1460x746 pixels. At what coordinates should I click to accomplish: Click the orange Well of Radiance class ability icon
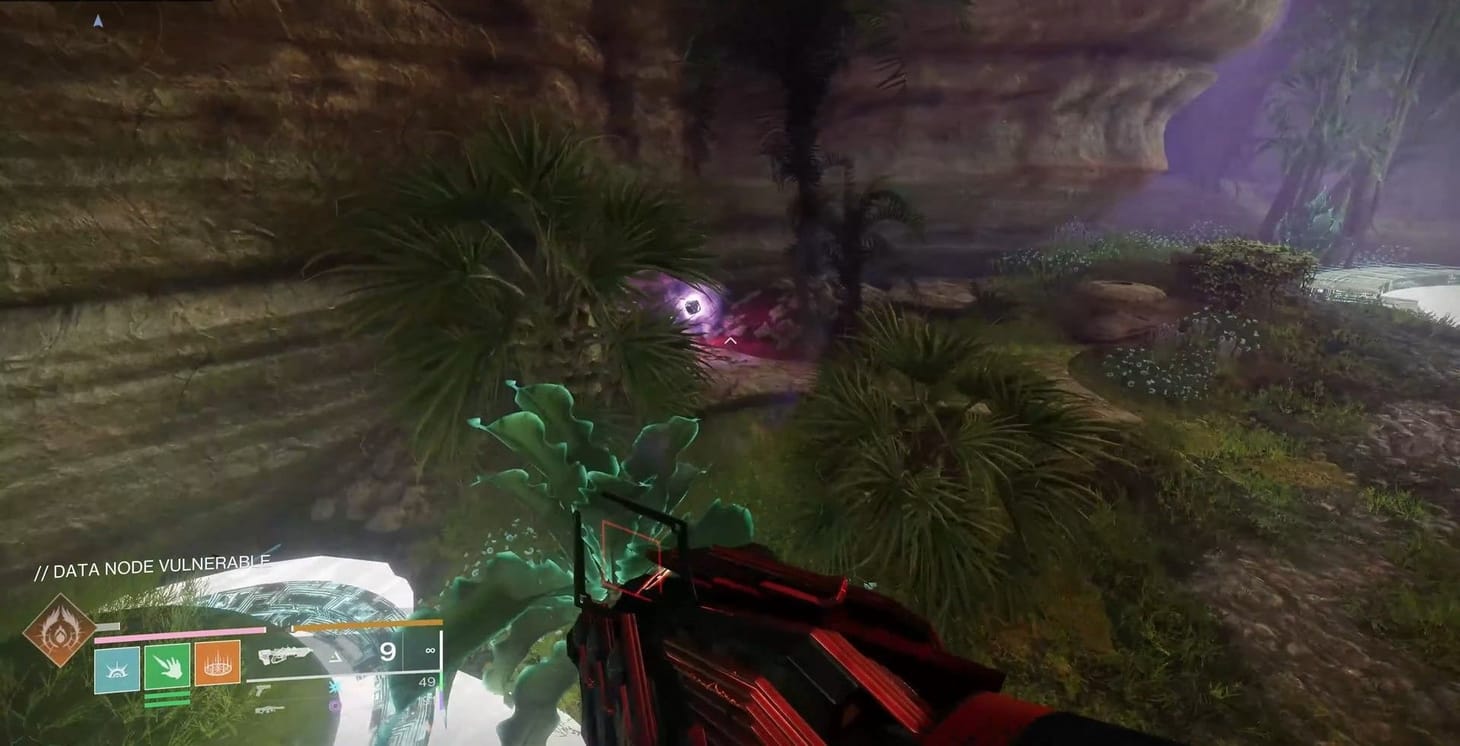tap(217, 664)
